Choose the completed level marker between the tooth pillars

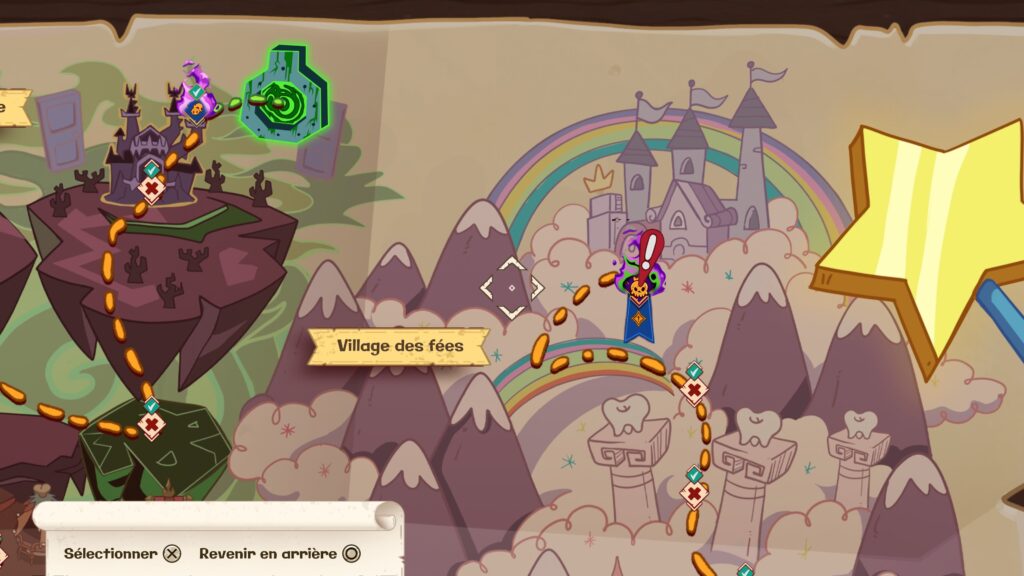pyautogui.click(x=694, y=493)
